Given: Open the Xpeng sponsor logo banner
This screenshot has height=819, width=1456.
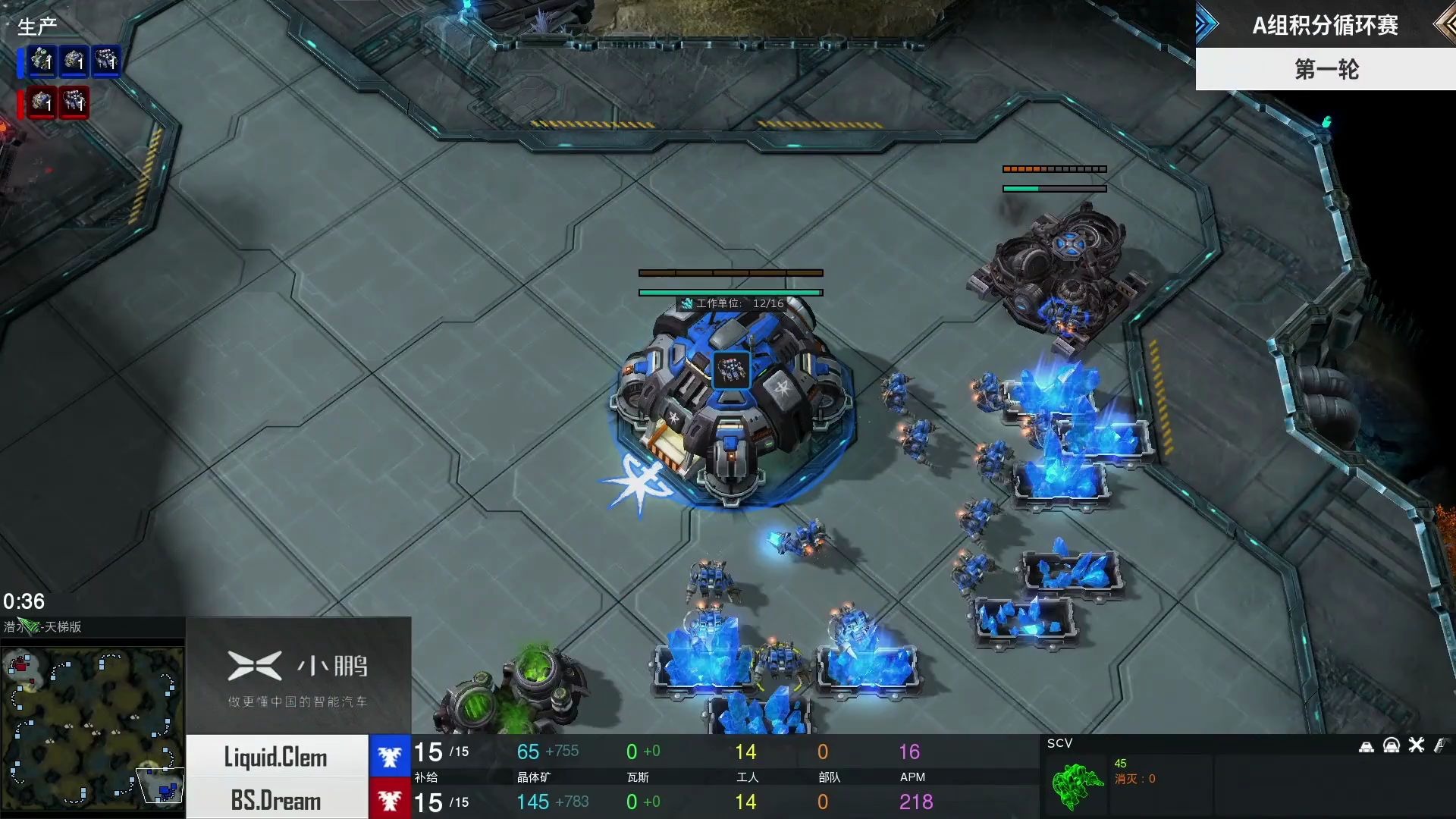Looking at the screenshot, I should tap(298, 676).
